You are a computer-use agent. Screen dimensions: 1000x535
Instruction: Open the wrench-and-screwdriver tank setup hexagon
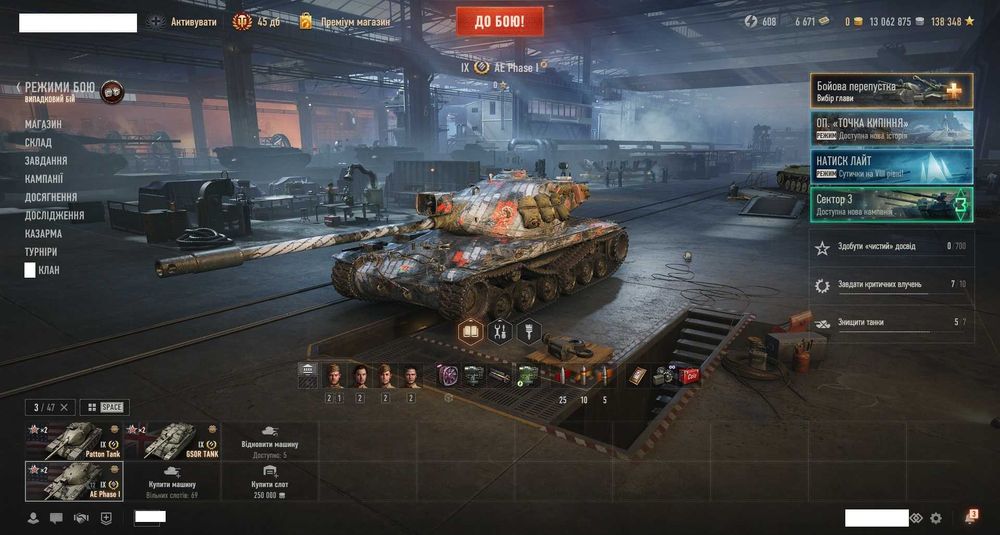(499, 331)
